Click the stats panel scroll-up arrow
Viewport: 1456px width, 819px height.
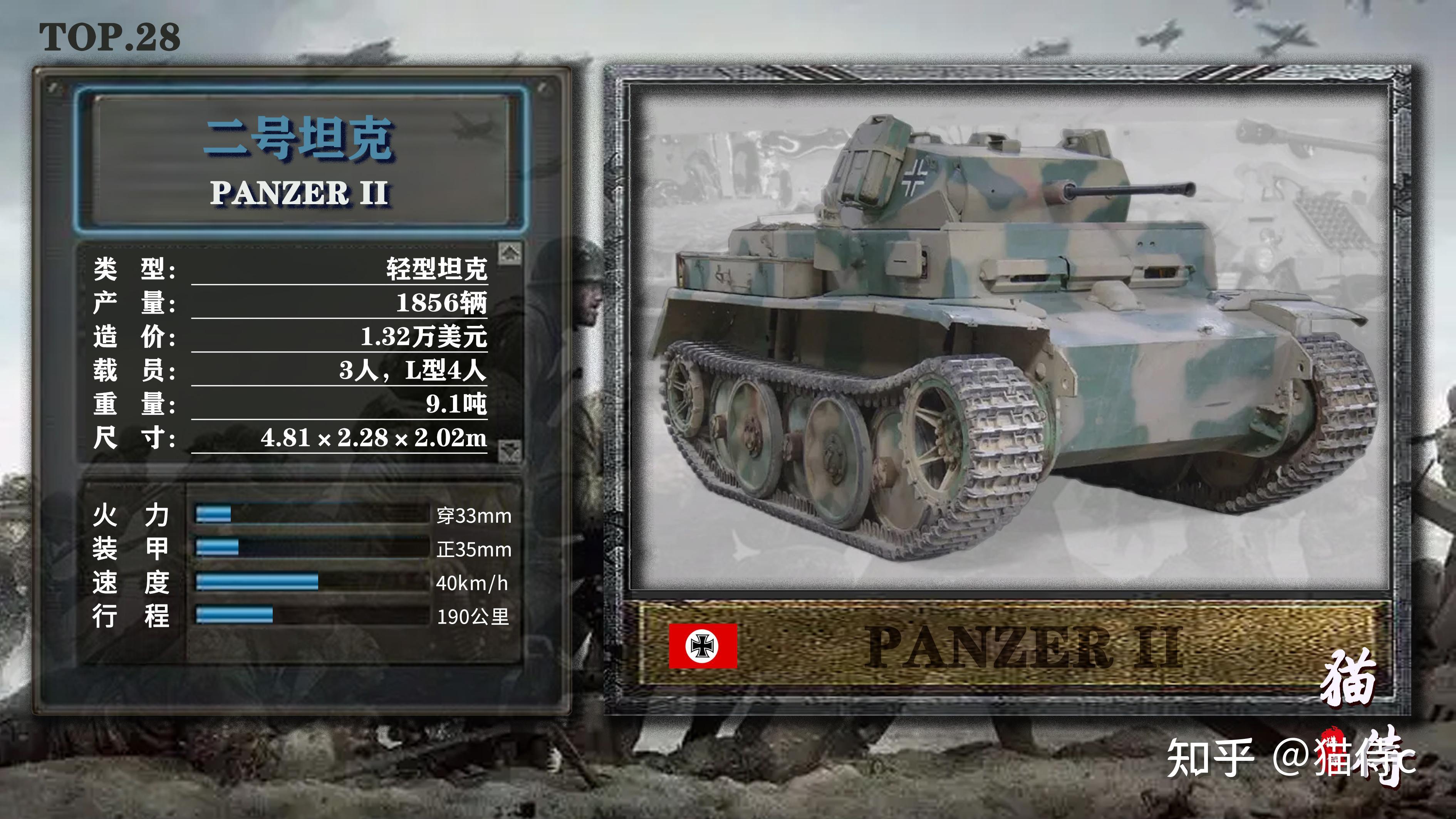coord(509,253)
